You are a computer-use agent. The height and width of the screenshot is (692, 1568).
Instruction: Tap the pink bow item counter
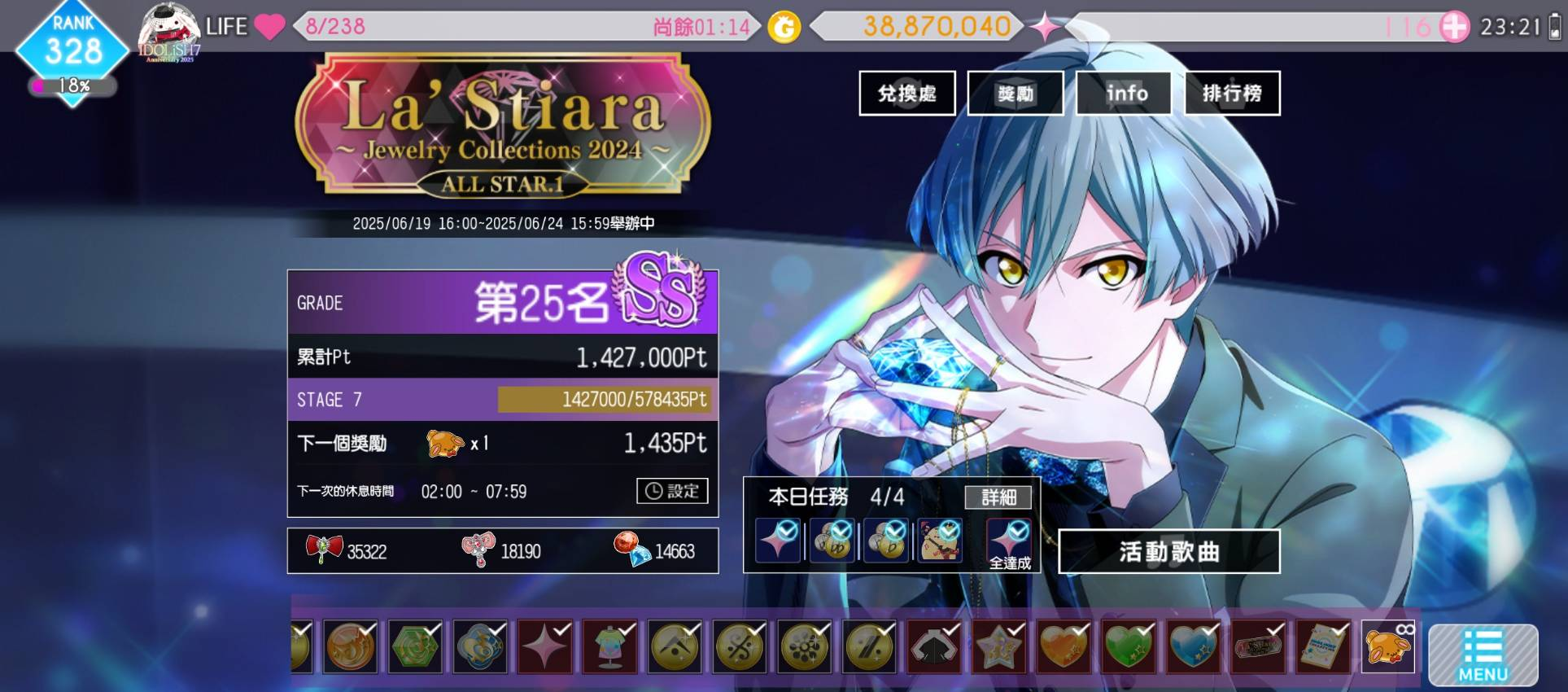[x=500, y=551]
